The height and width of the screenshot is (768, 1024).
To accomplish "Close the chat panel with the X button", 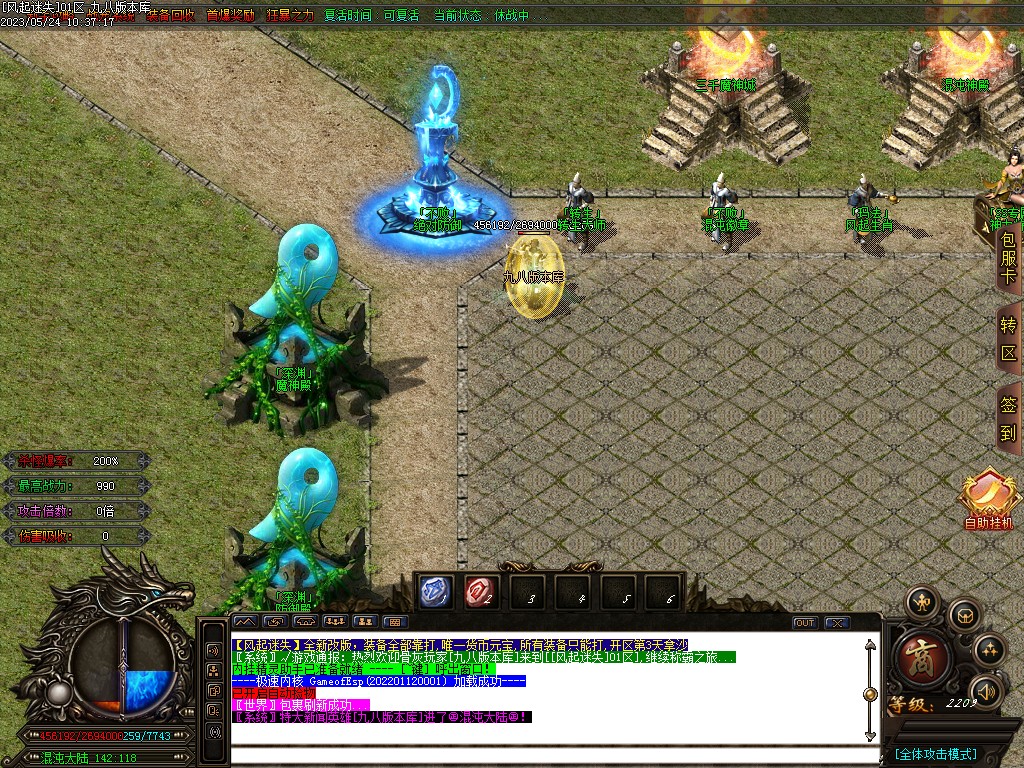I will pos(836,622).
